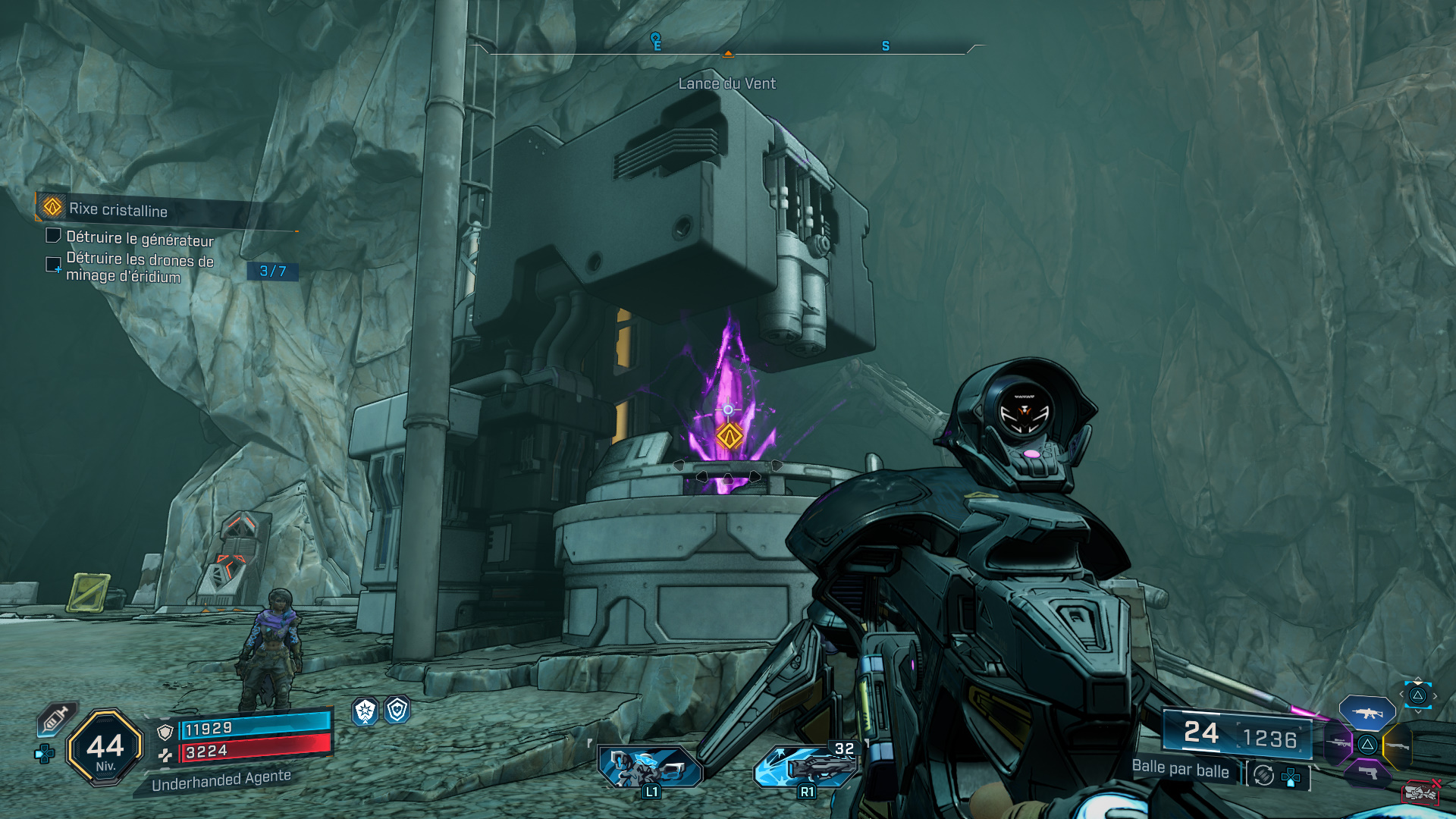Image resolution: width=1456 pixels, height=819 pixels.
Task: Switch to the shotgun weapon slot
Action: point(1397,746)
